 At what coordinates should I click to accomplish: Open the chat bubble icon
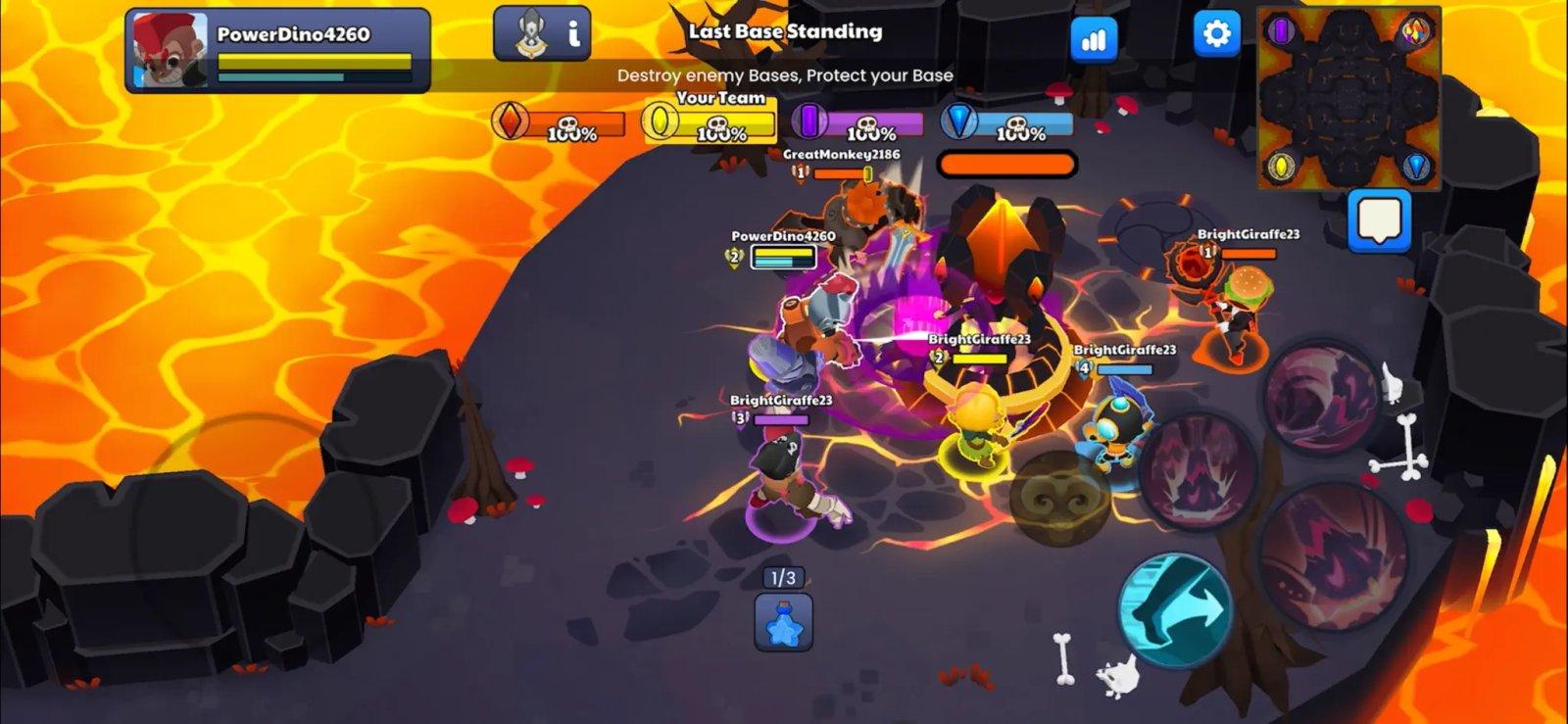click(1378, 221)
